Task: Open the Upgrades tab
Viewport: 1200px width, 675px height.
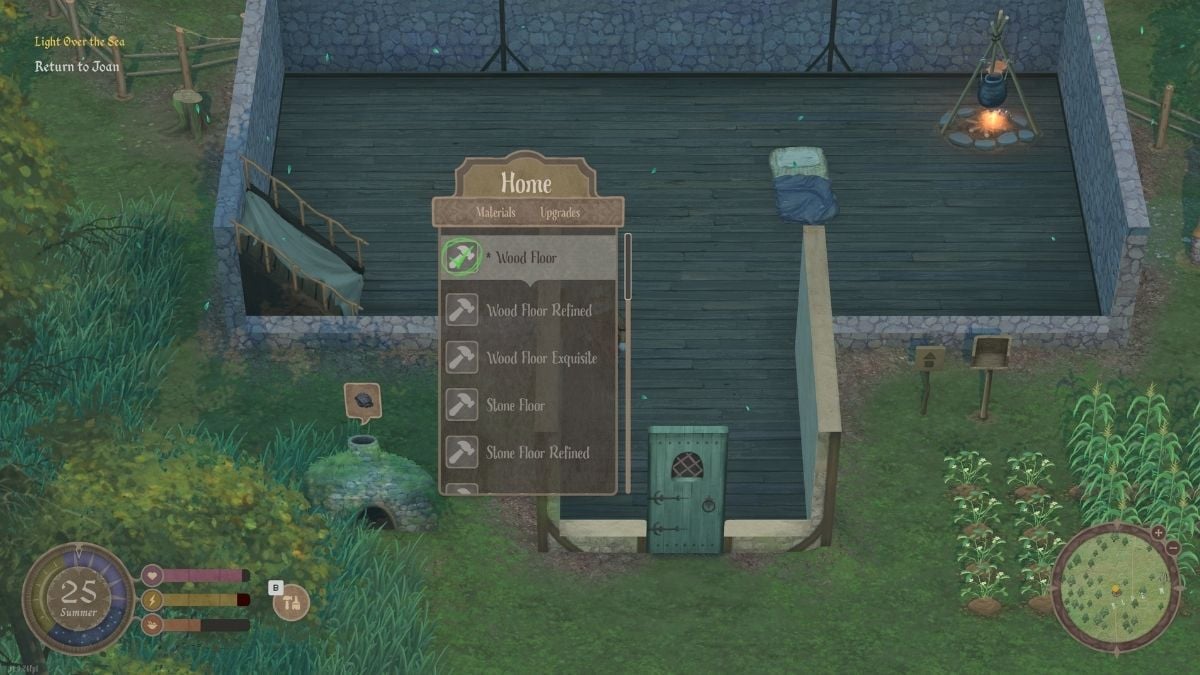Action: tap(560, 212)
